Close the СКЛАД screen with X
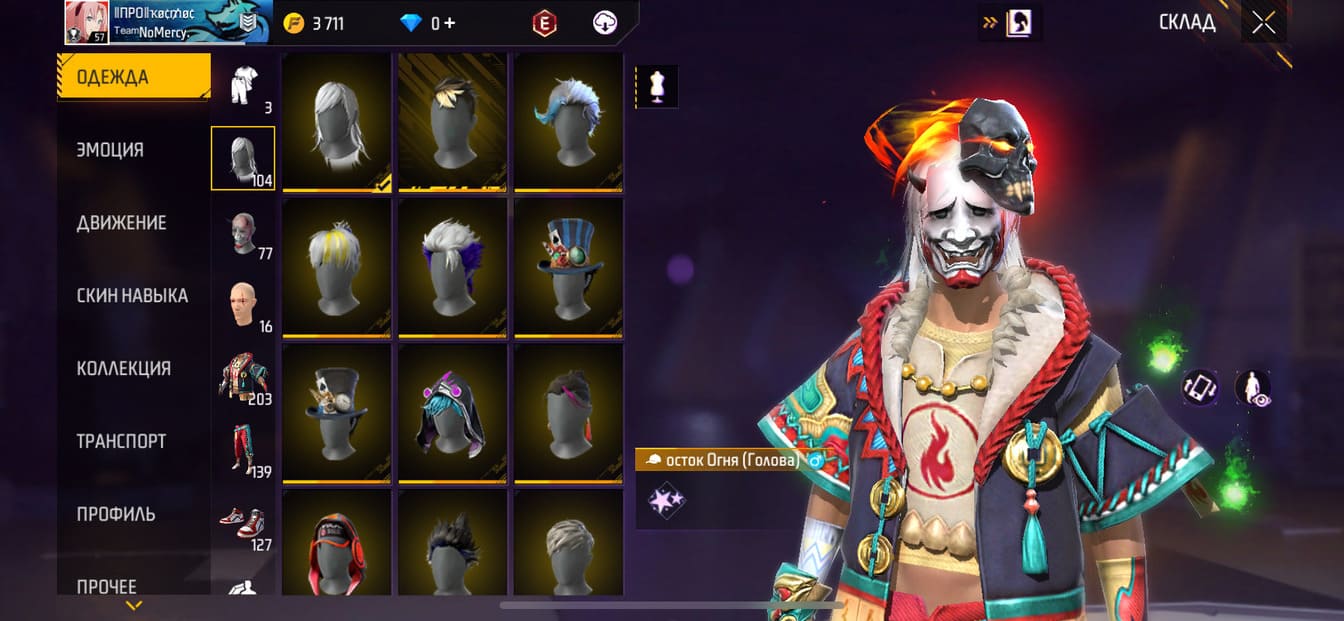 click(1264, 23)
